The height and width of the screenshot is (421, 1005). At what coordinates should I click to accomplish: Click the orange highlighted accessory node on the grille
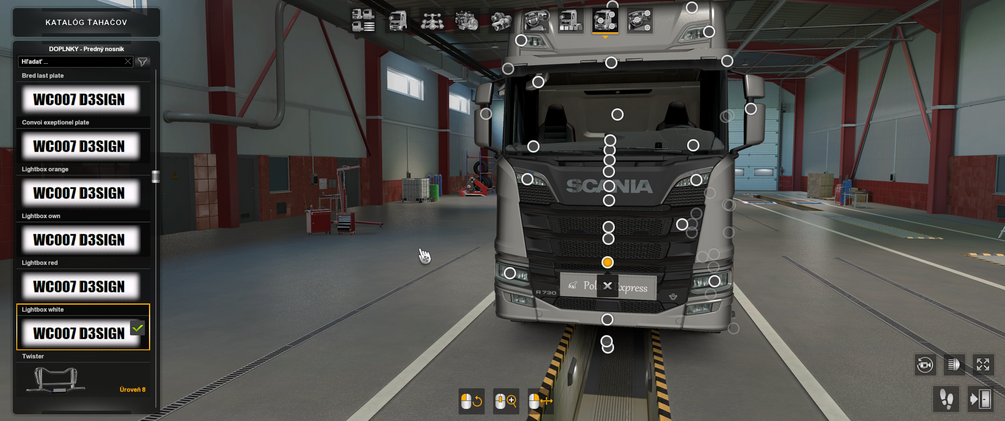(607, 262)
